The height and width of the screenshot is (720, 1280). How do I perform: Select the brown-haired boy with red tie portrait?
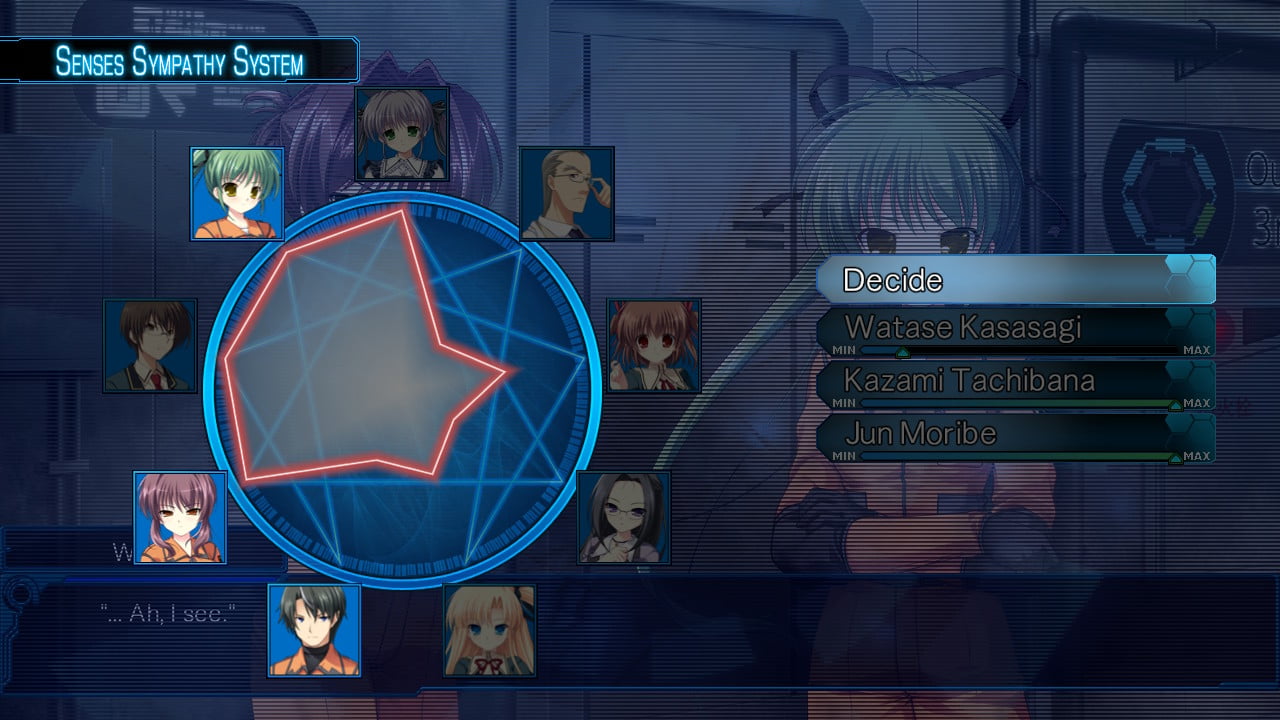point(150,346)
